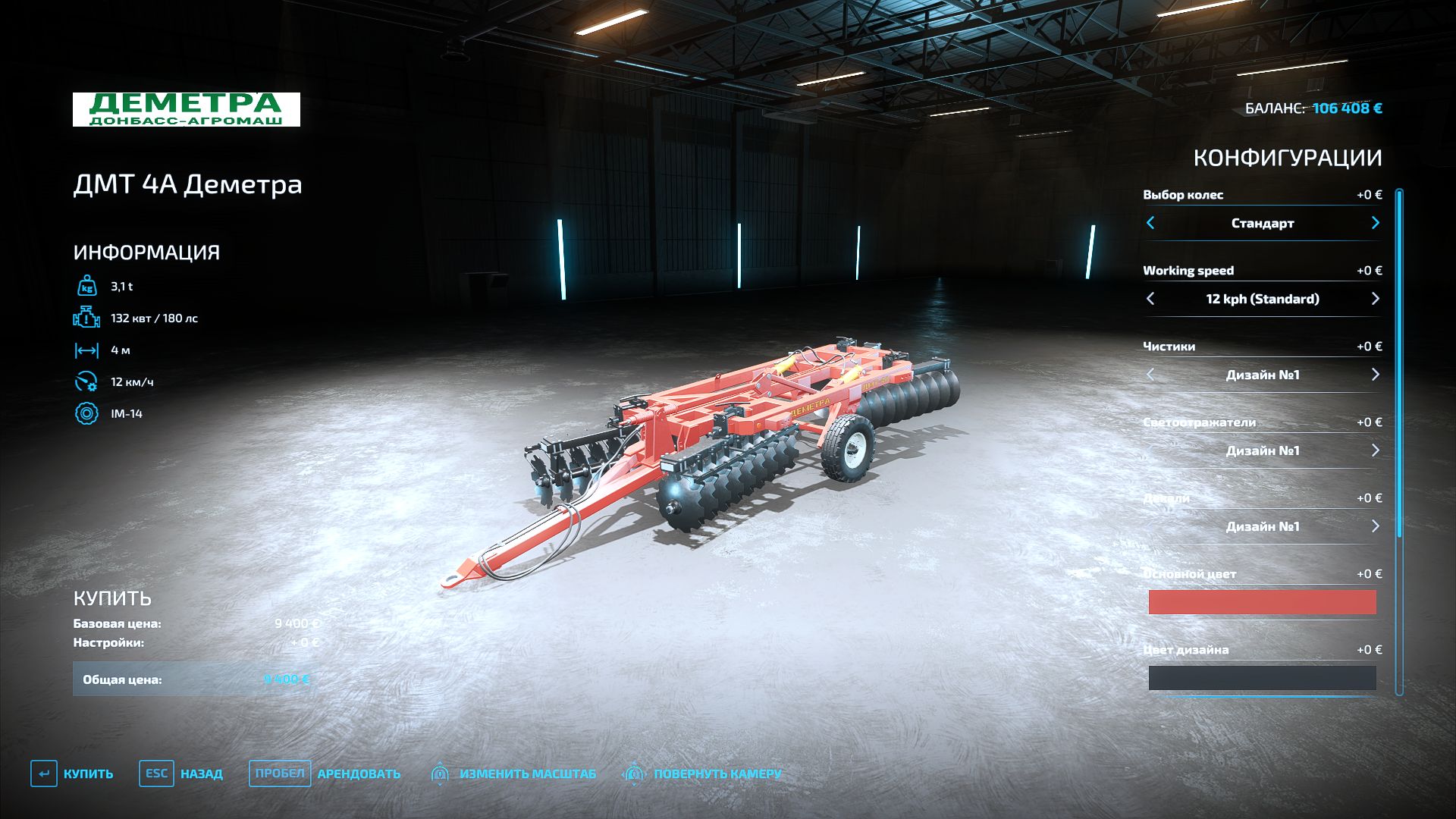The image size is (1456, 819).
Task: Decrease Working speed below 12 kph
Action: (x=1150, y=299)
